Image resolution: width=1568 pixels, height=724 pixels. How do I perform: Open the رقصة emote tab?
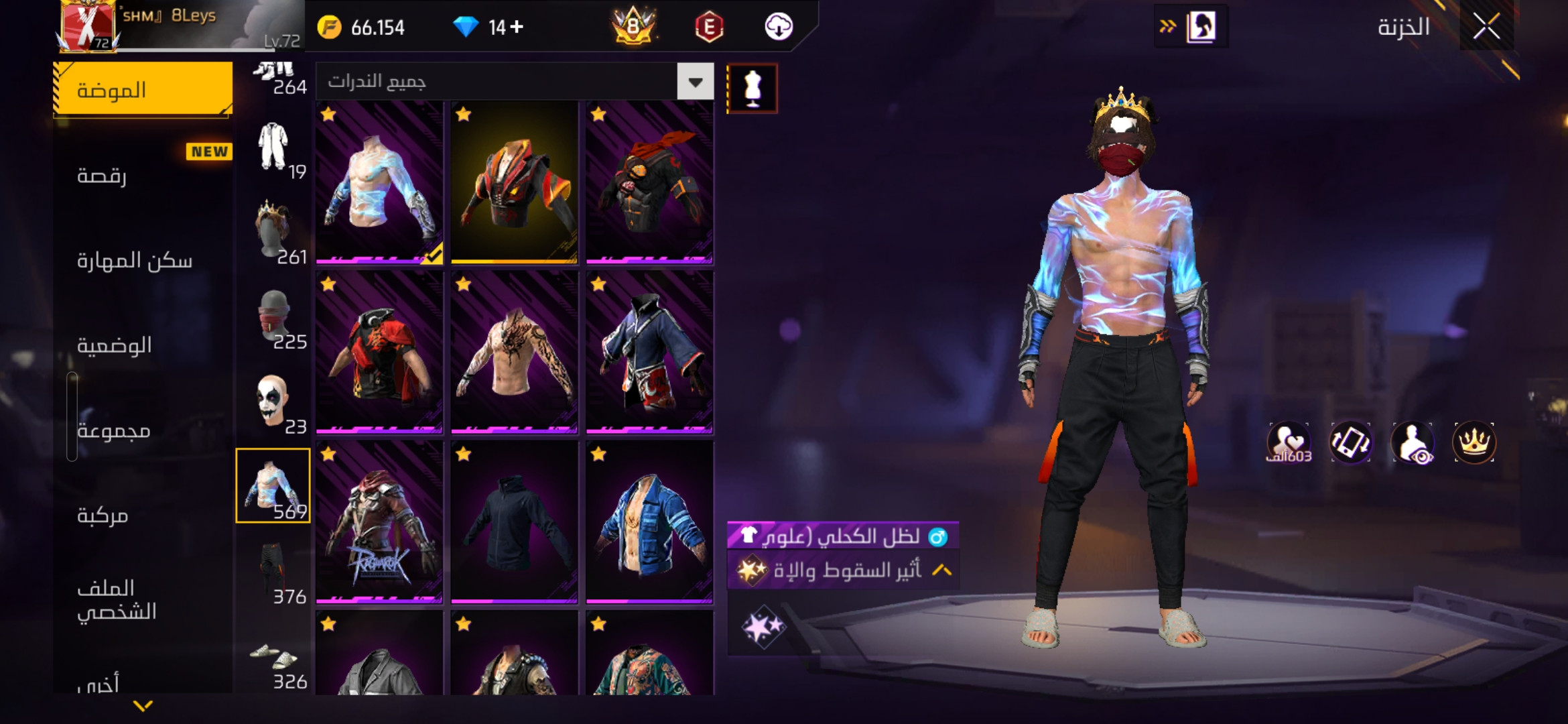click(143, 176)
